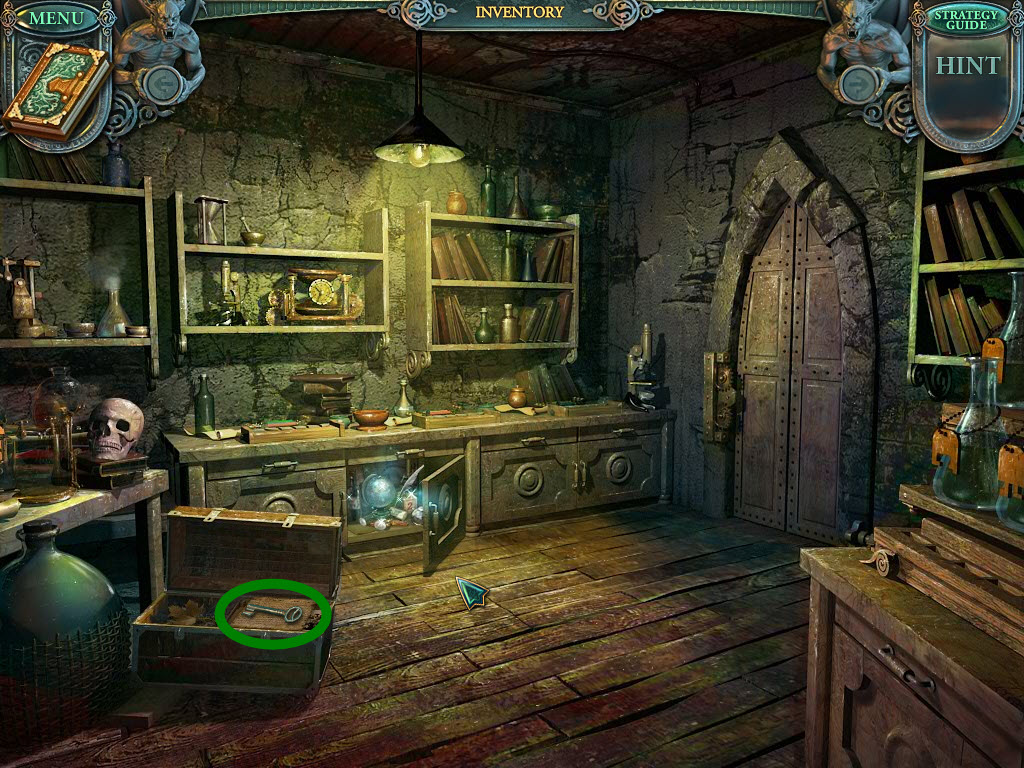The image size is (1024, 768).
Task: Use the HINT button
Action: point(967,66)
